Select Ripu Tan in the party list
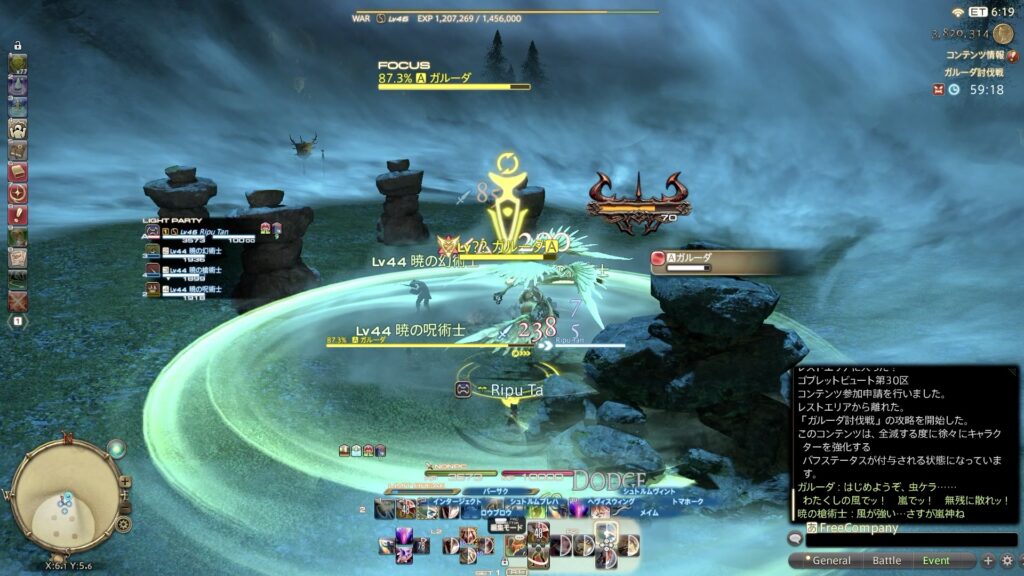 point(205,232)
